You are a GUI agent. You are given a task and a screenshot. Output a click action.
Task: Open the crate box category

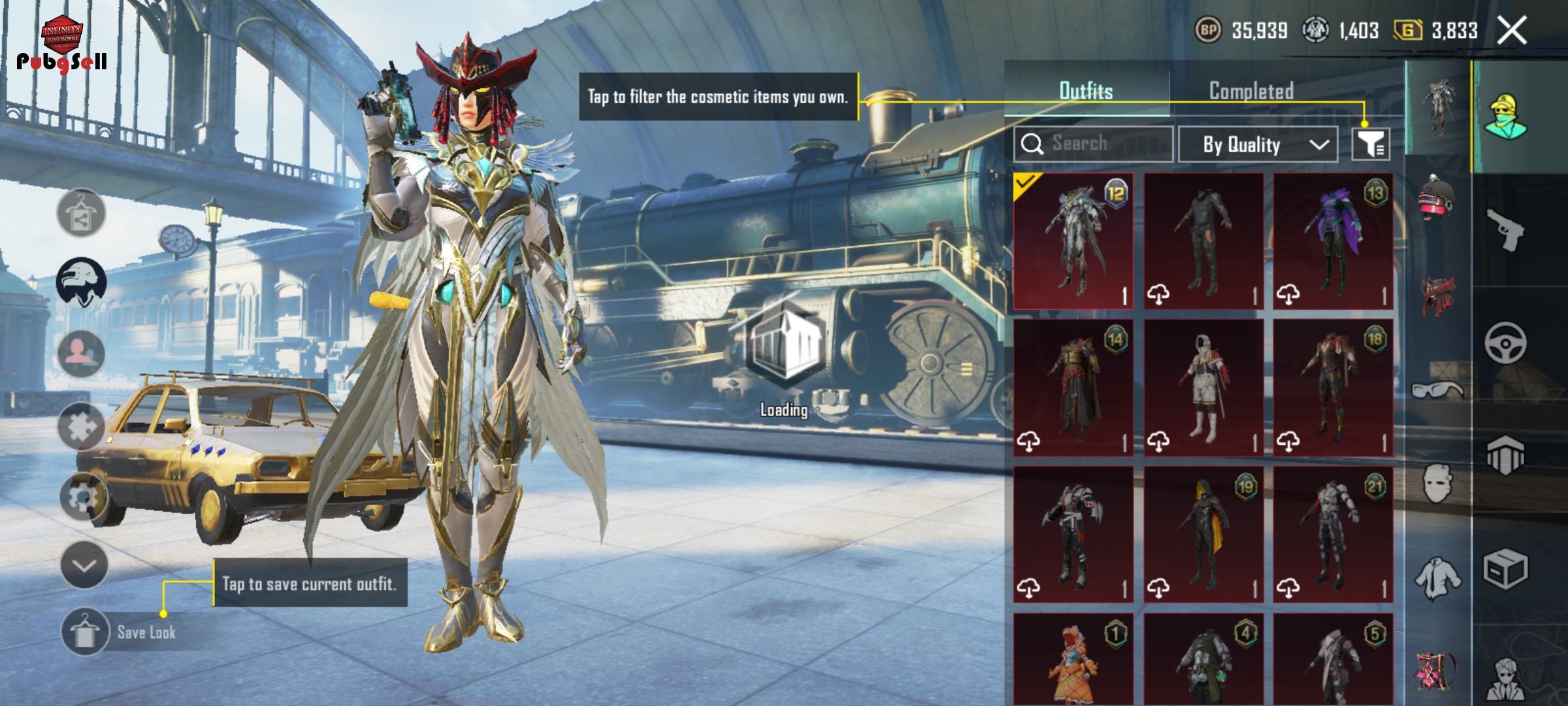[1505, 569]
